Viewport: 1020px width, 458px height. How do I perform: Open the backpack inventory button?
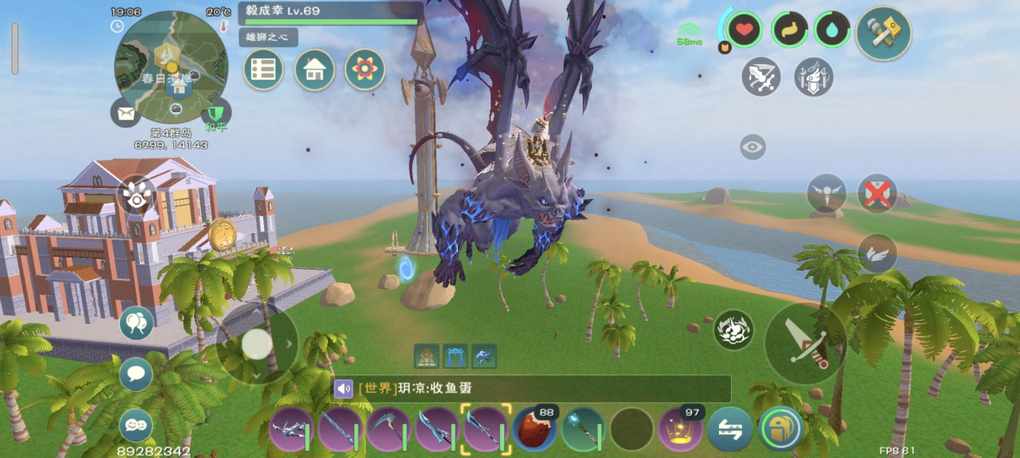point(780,429)
